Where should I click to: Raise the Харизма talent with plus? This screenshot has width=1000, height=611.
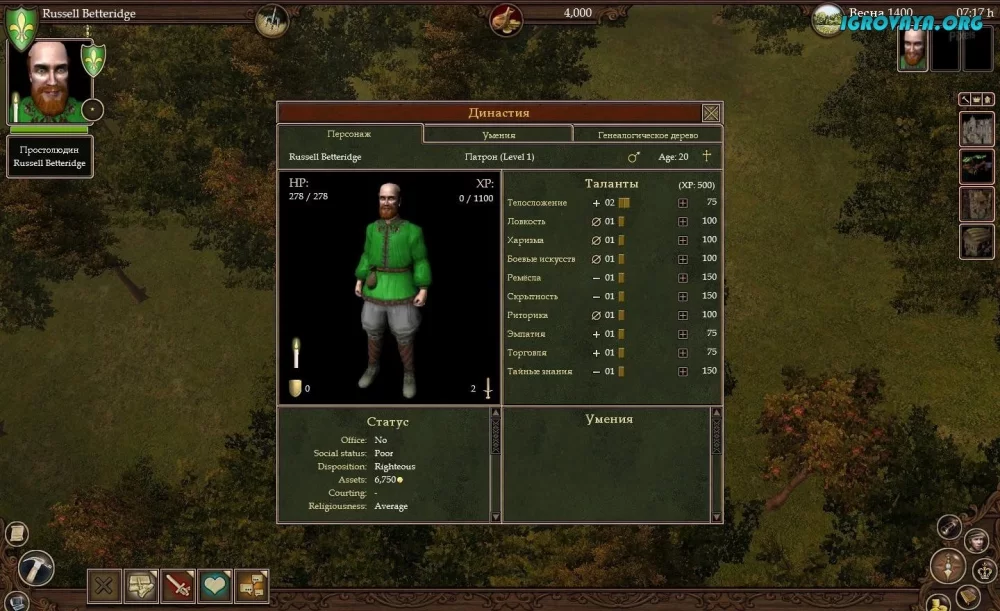point(683,240)
